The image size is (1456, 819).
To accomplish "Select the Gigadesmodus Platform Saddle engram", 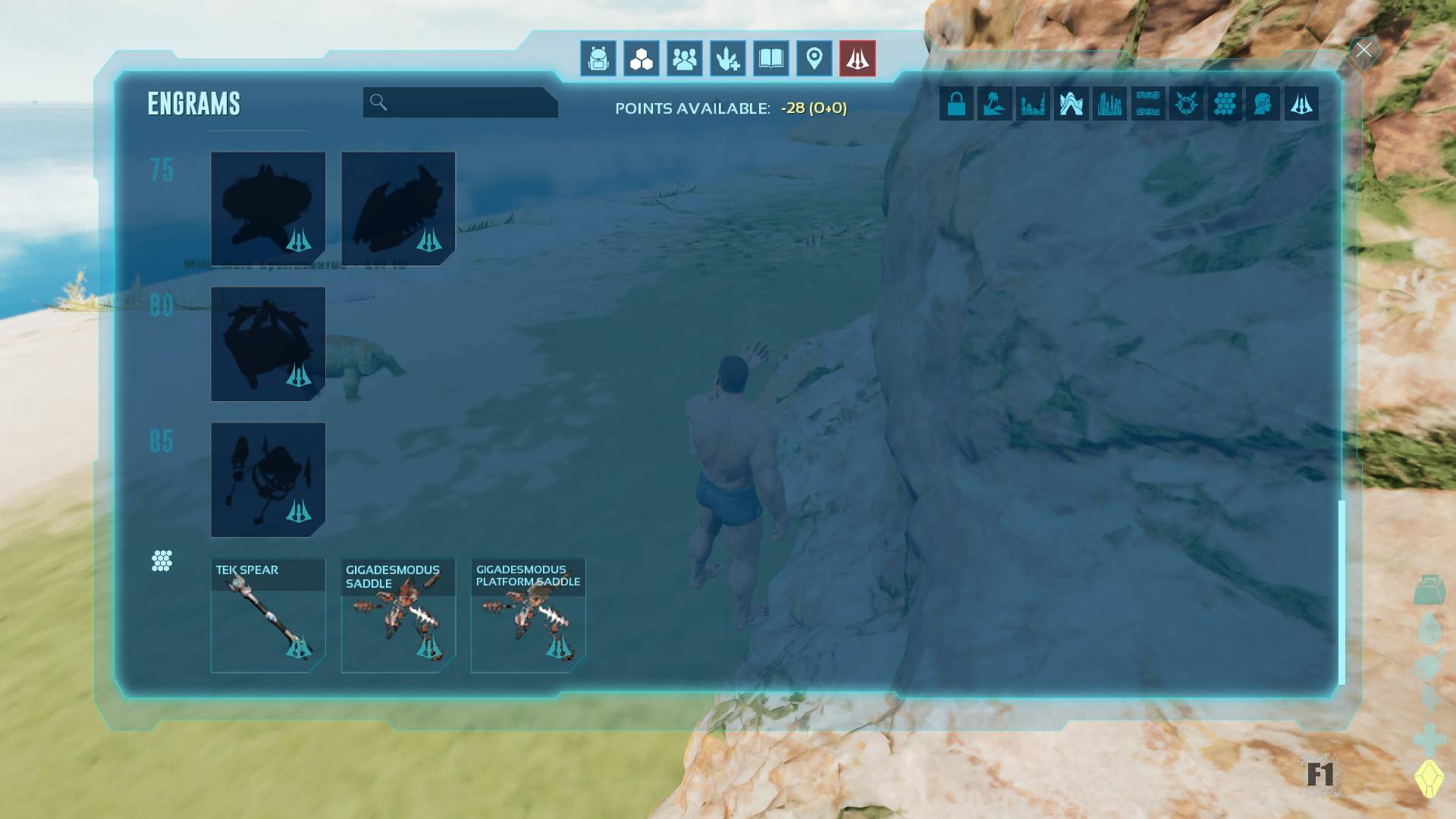I will pos(528,616).
